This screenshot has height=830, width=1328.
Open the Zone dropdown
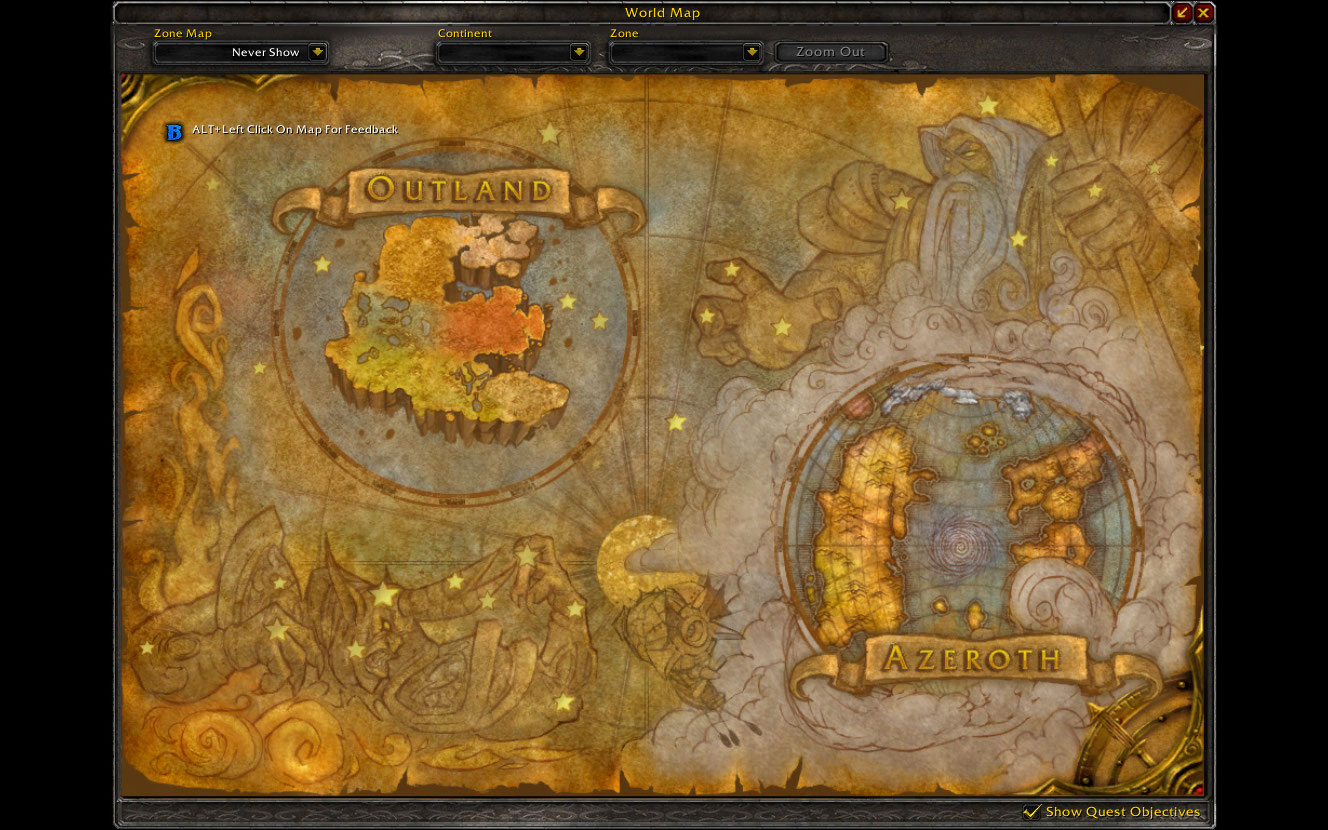(x=686, y=52)
